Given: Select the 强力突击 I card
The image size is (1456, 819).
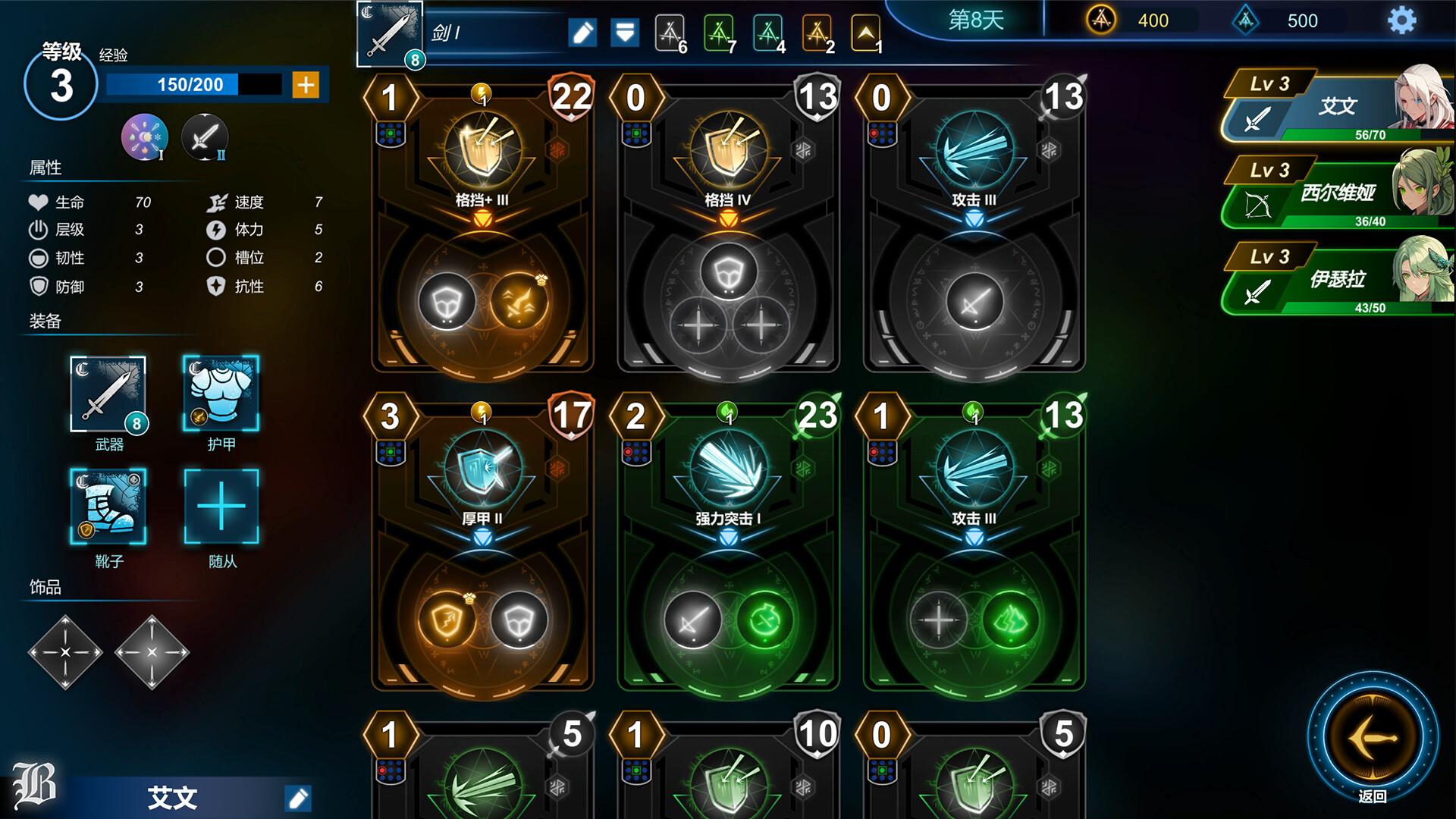Looking at the screenshot, I should point(728,546).
